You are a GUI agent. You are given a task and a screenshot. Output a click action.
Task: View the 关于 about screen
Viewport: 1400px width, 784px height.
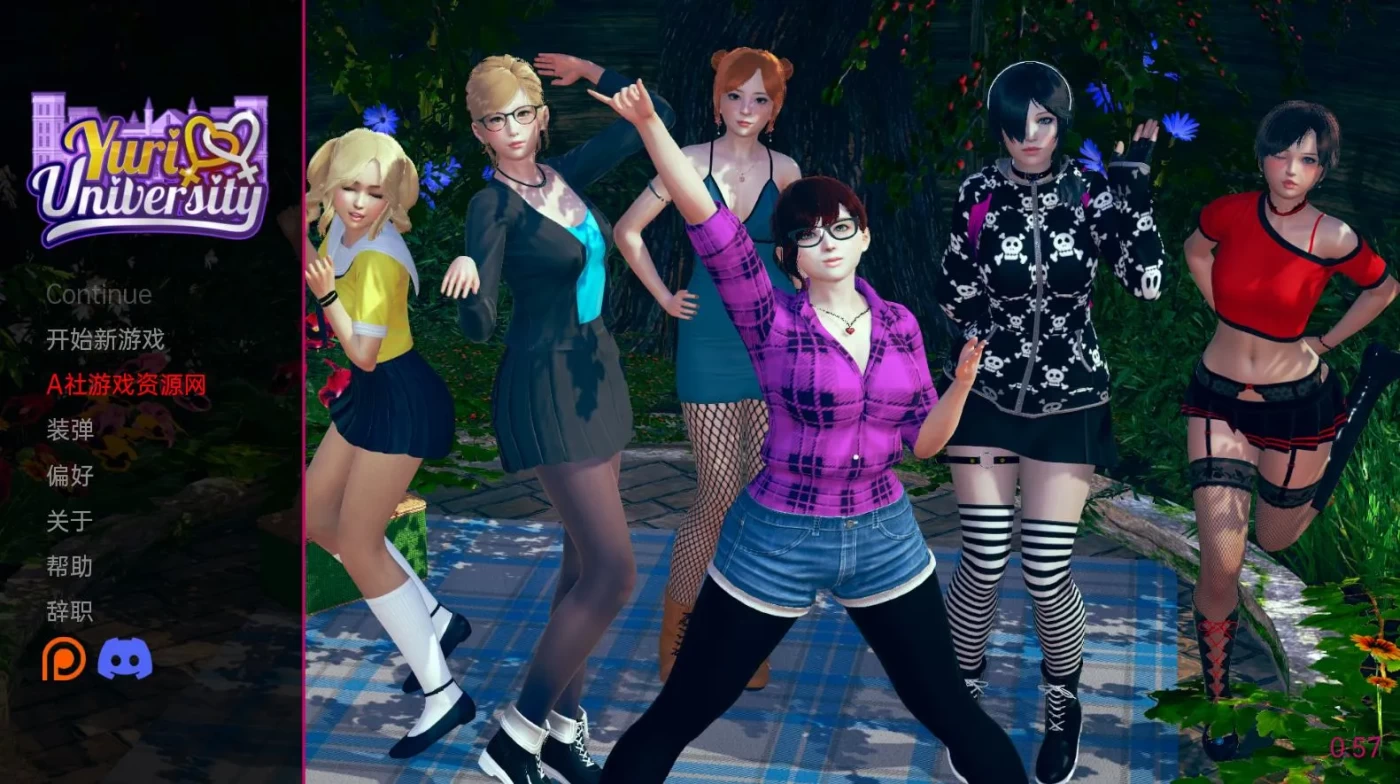[70, 521]
